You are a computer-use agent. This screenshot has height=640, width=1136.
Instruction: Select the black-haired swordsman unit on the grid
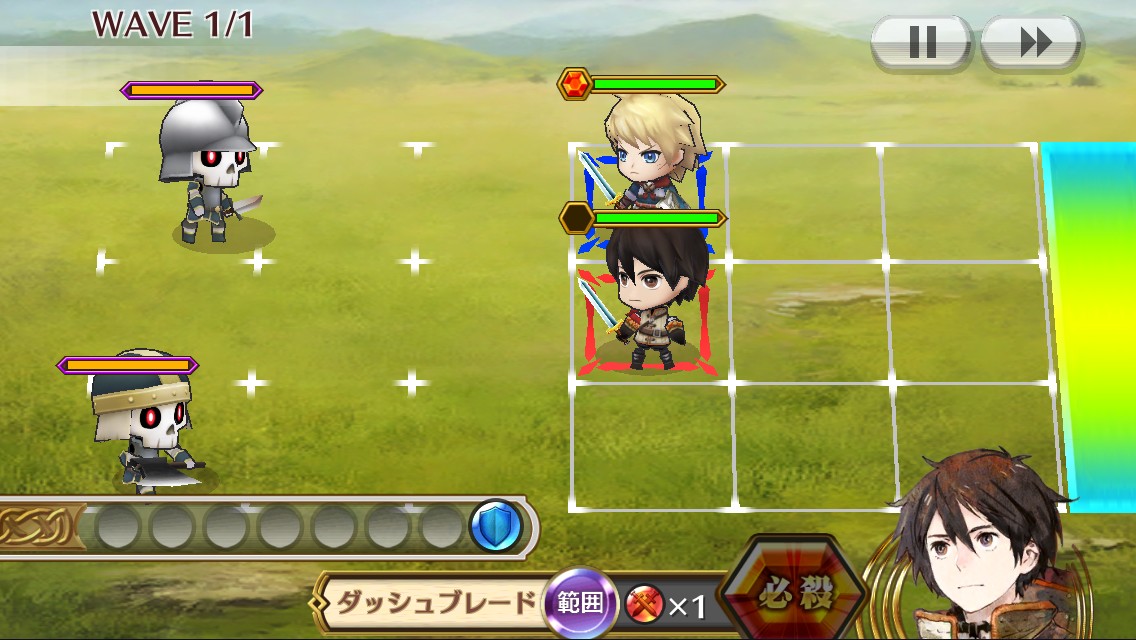[x=645, y=300]
